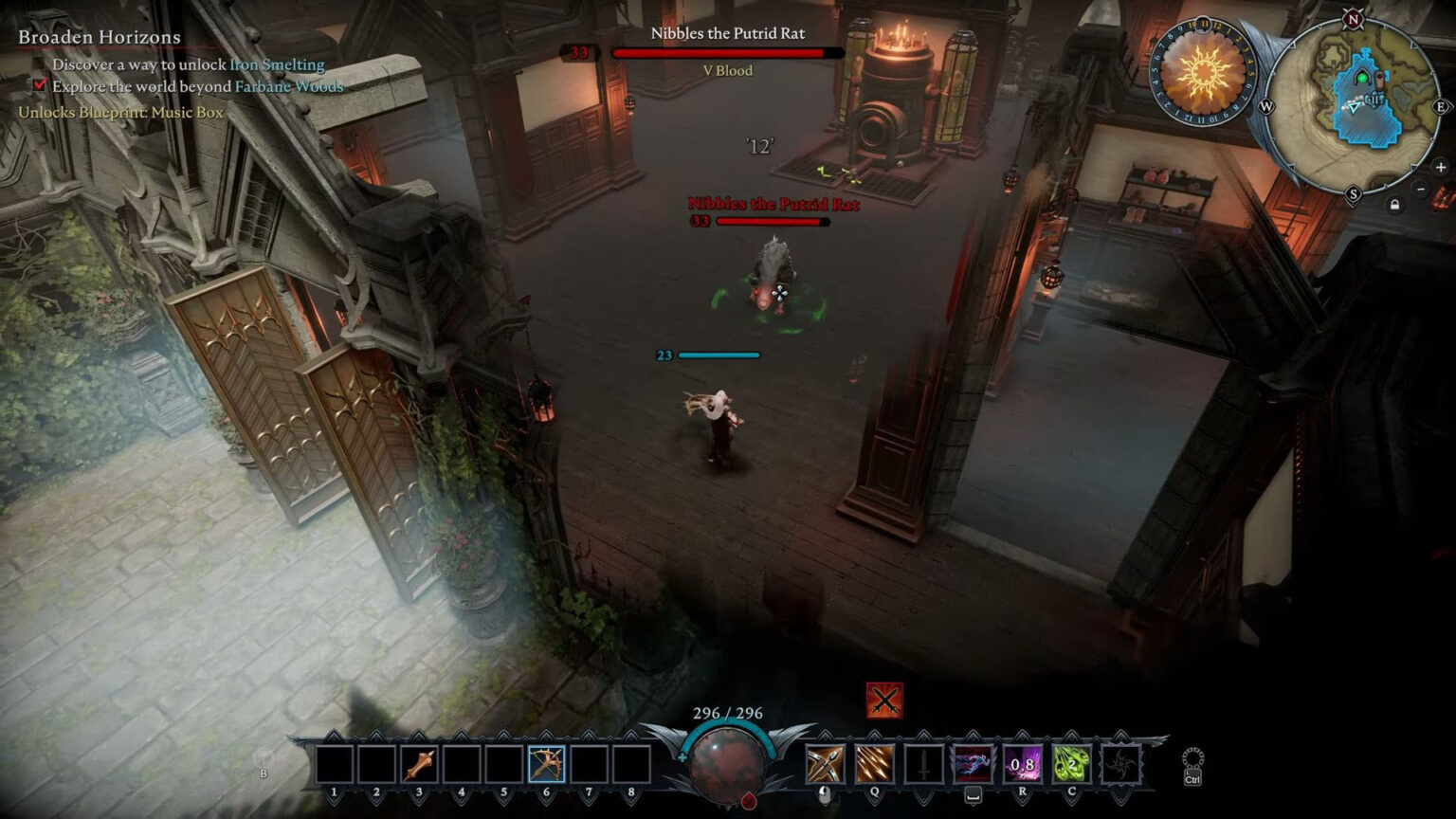Viewport: 1456px width, 819px height.
Task: Click the minimap zoom-in plus control
Action: (1439, 168)
